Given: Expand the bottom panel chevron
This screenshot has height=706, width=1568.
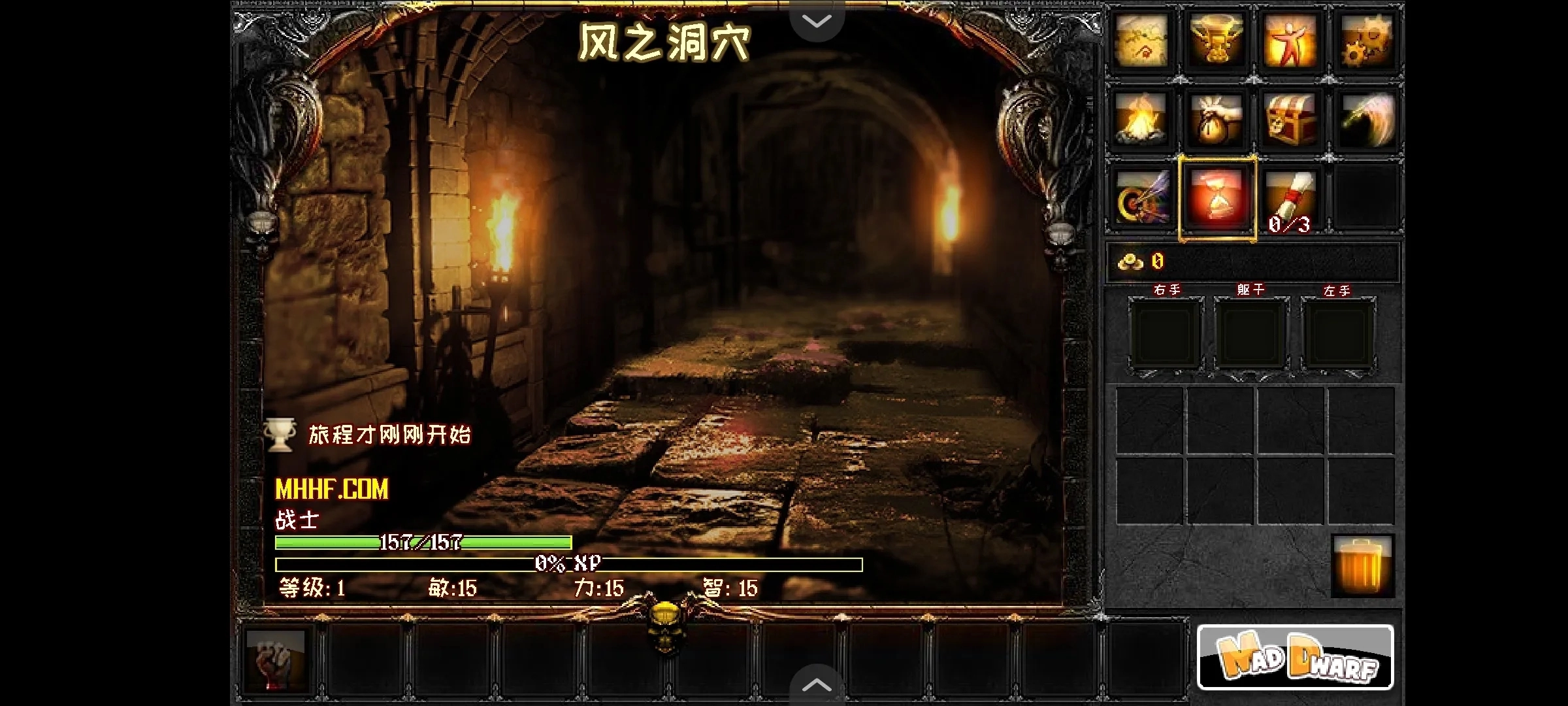Looking at the screenshot, I should tap(816, 684).
